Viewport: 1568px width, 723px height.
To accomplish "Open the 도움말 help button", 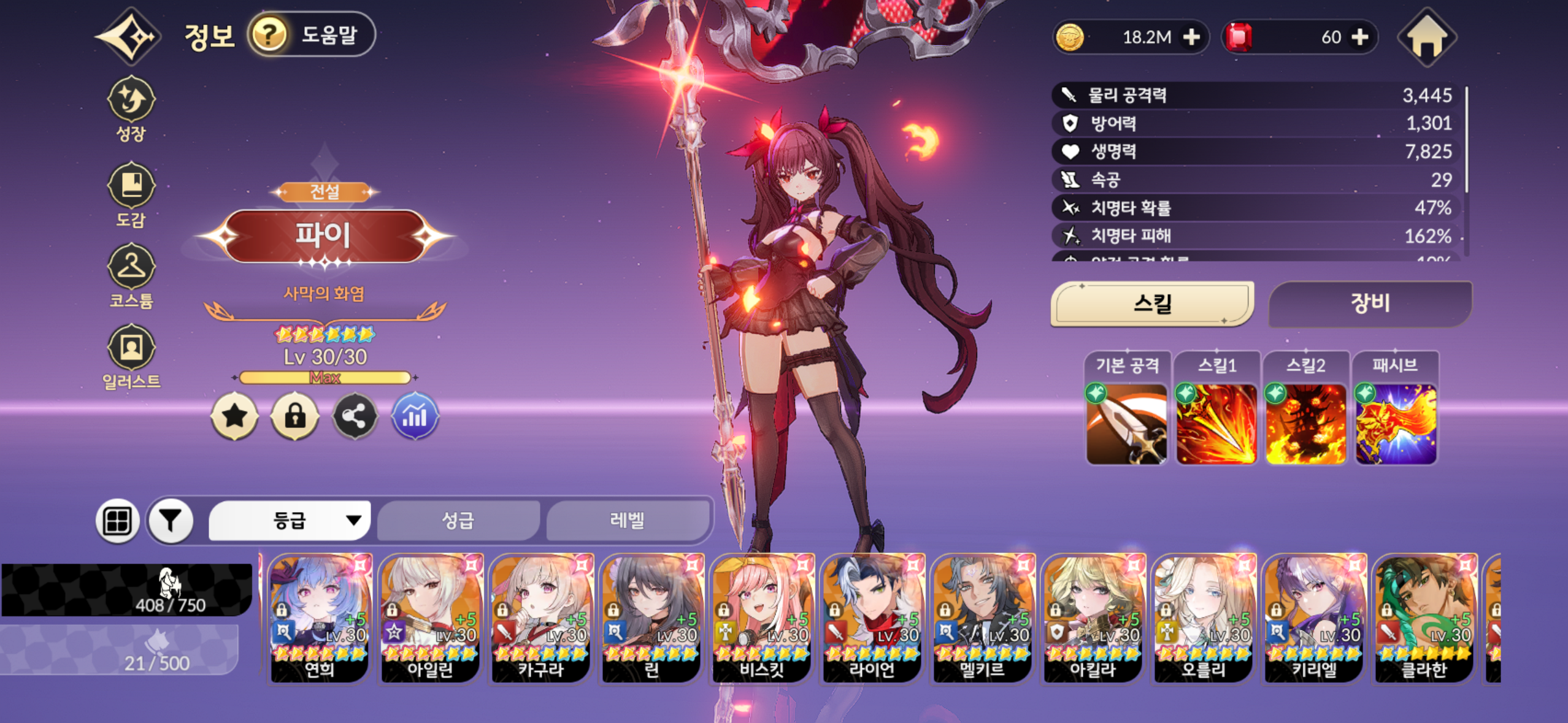I will click(x=312, y=34).
